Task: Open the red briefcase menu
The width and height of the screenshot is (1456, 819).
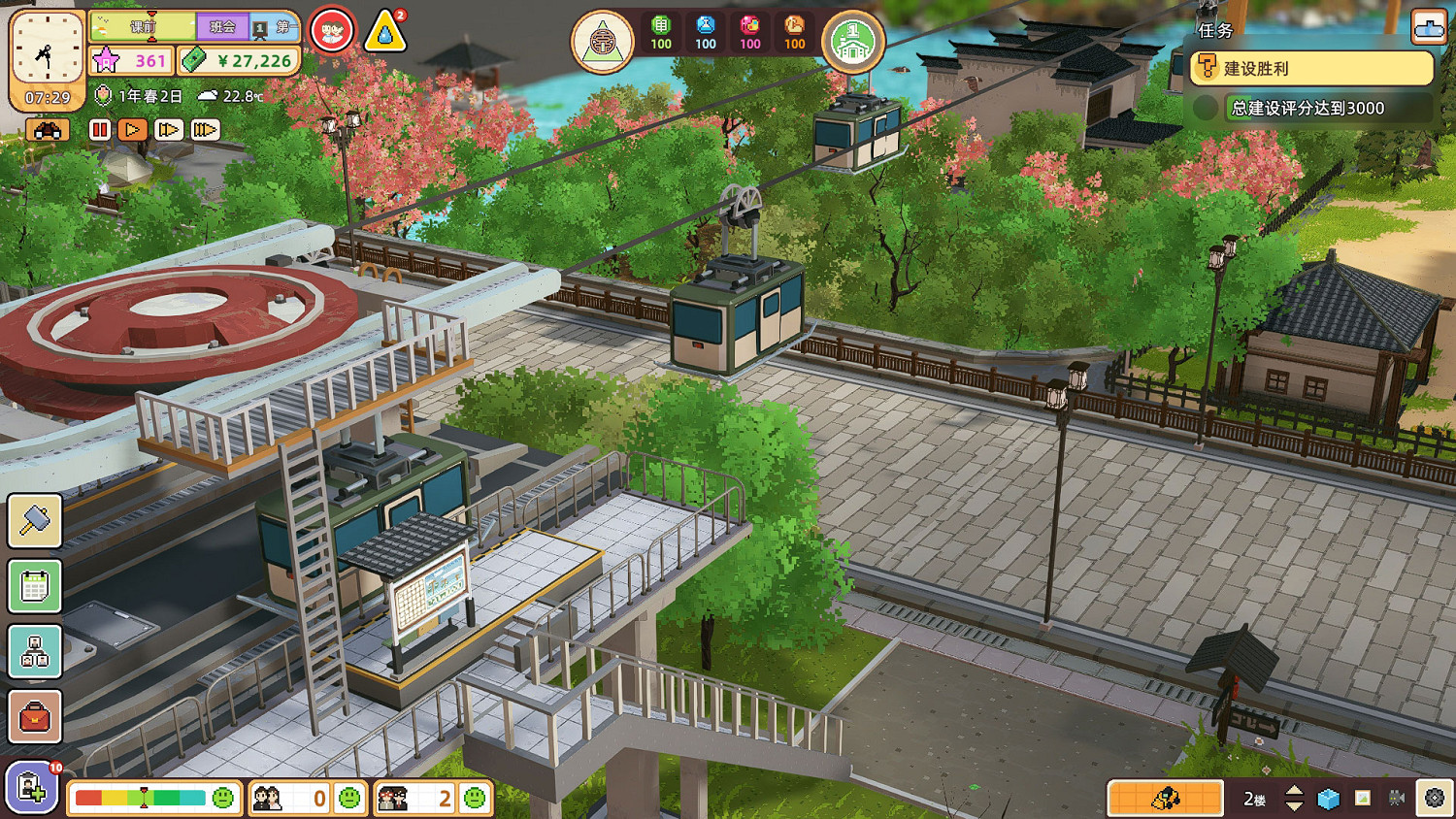Action: coord(35,717)
